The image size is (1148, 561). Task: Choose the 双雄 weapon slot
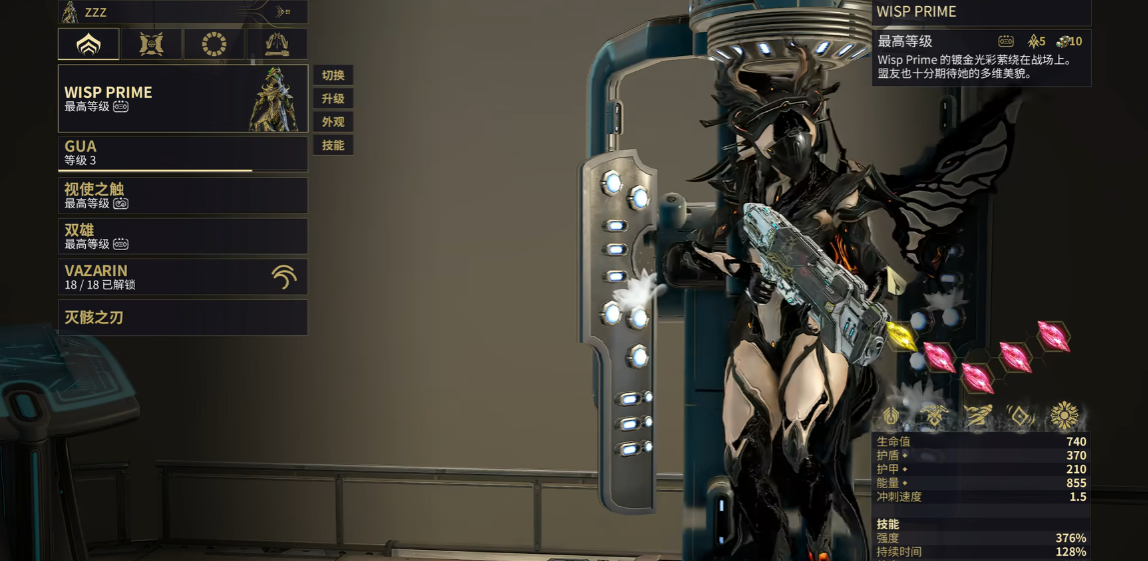[x=183, y=236]
